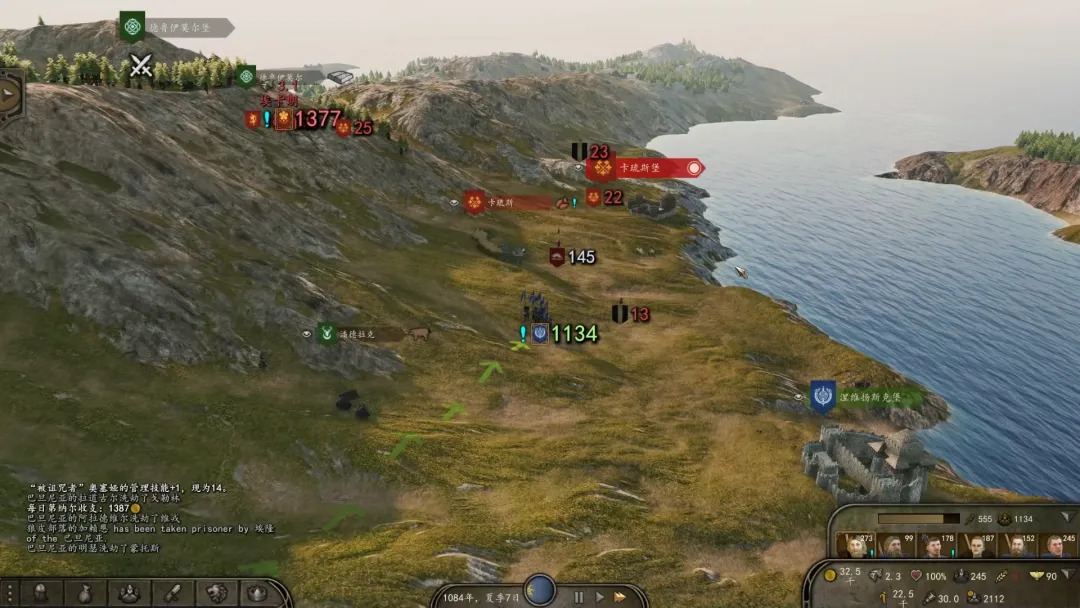This screenshot has height=608, width=1080.
Task: Pause the campaign time
Action: [578, 597]
